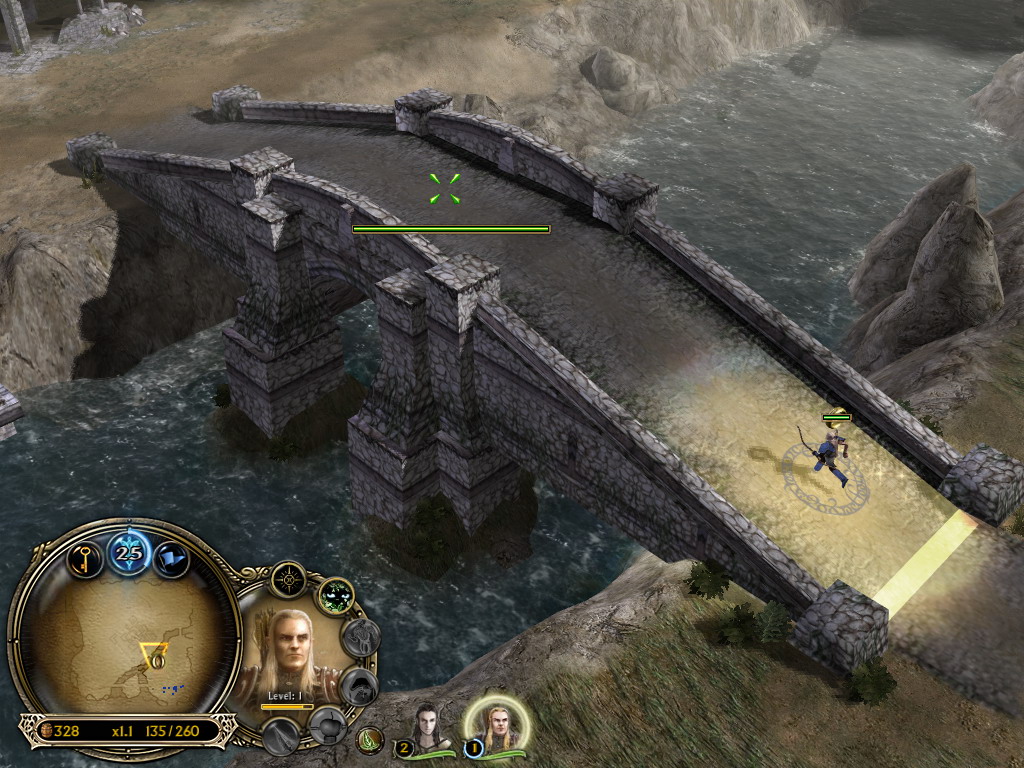Activate the green glowing hero ability
The width and height of the screenshot is (1024, 768).
(x=336, y=597)
